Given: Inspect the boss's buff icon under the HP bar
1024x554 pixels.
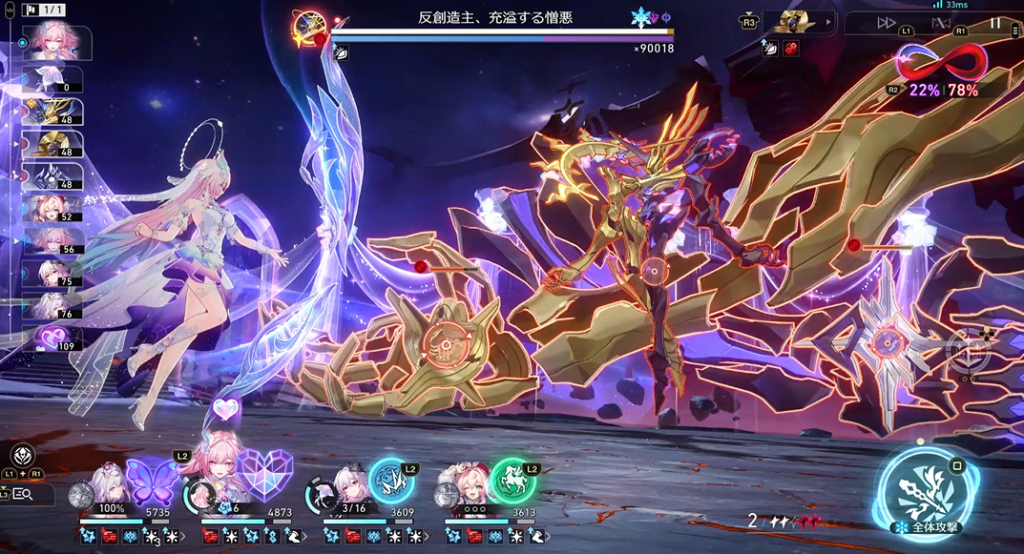Looking at the screenshot, I should click(x=340, y=53).
